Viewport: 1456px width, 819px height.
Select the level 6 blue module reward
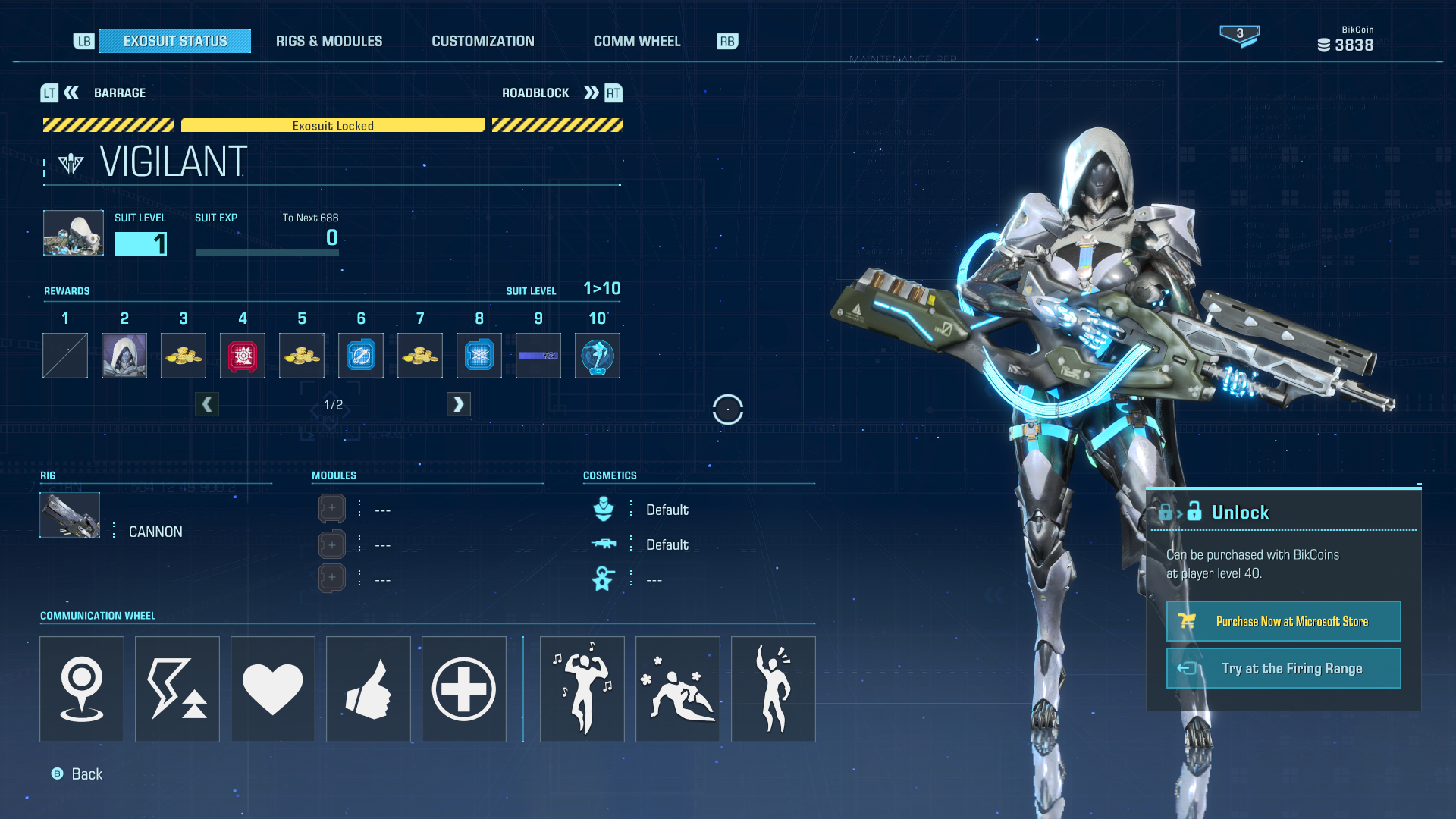pos(360,355)
